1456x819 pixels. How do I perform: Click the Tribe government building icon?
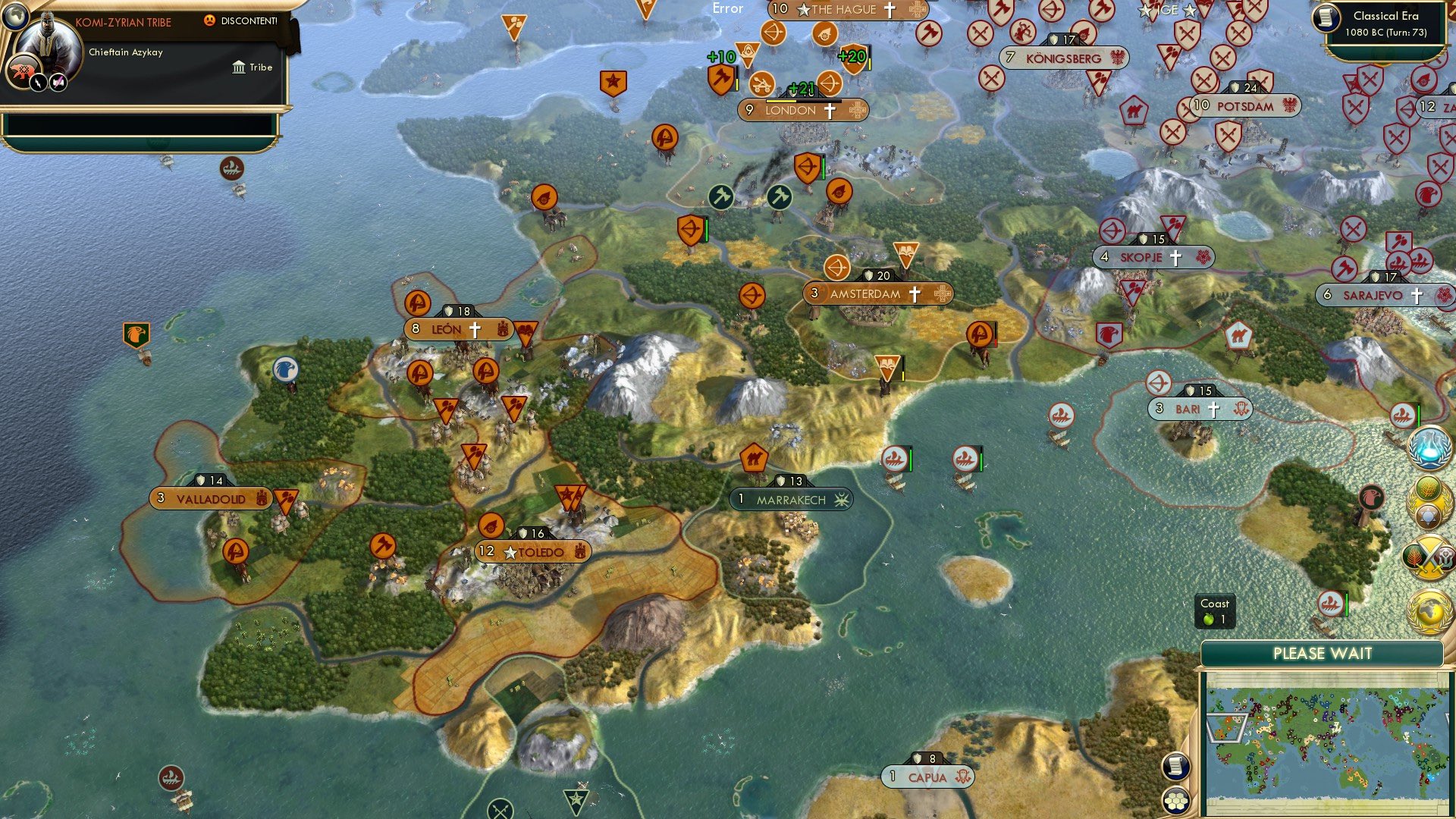[238, 67]
